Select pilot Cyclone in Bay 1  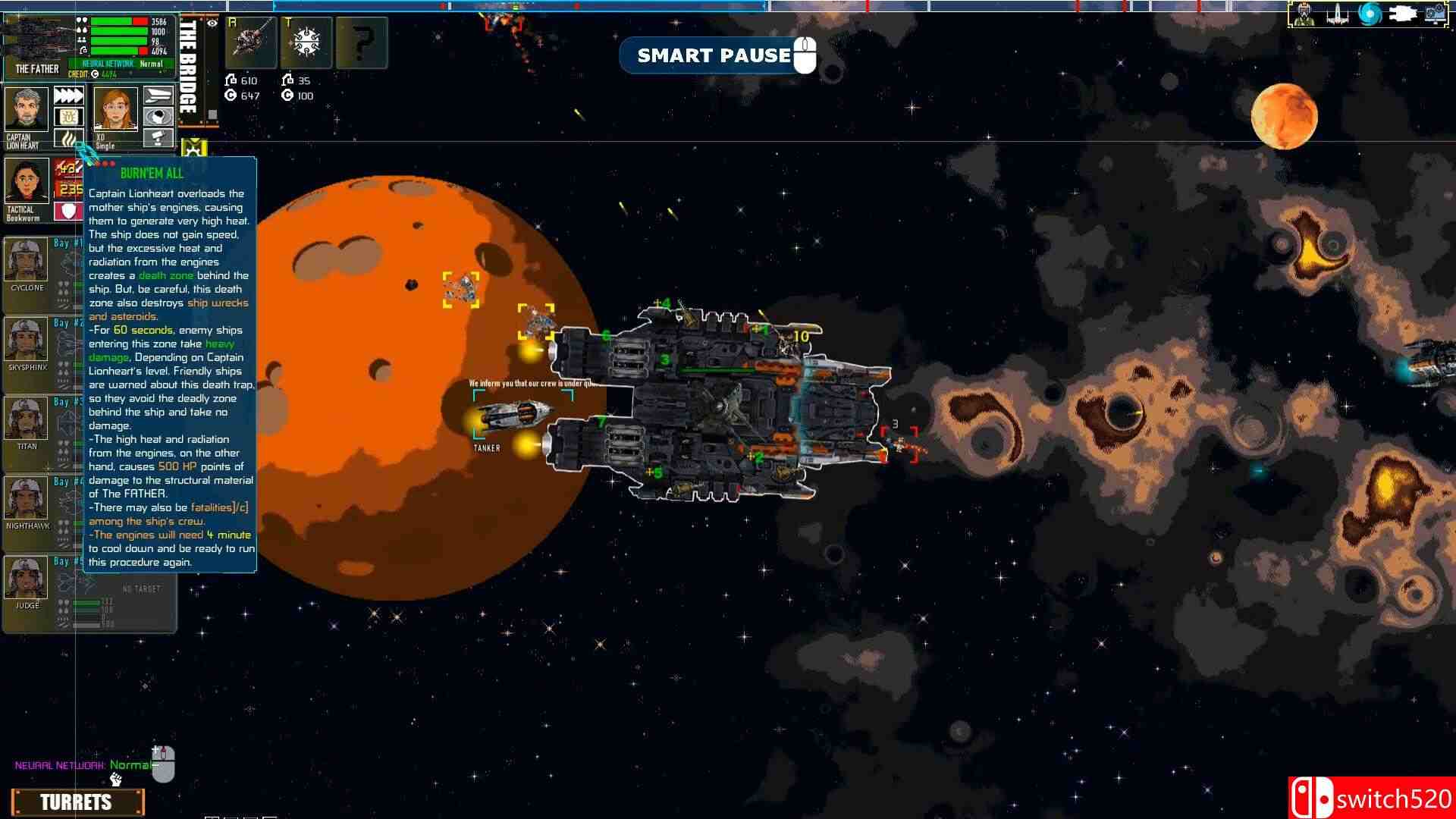click(27, 261)
